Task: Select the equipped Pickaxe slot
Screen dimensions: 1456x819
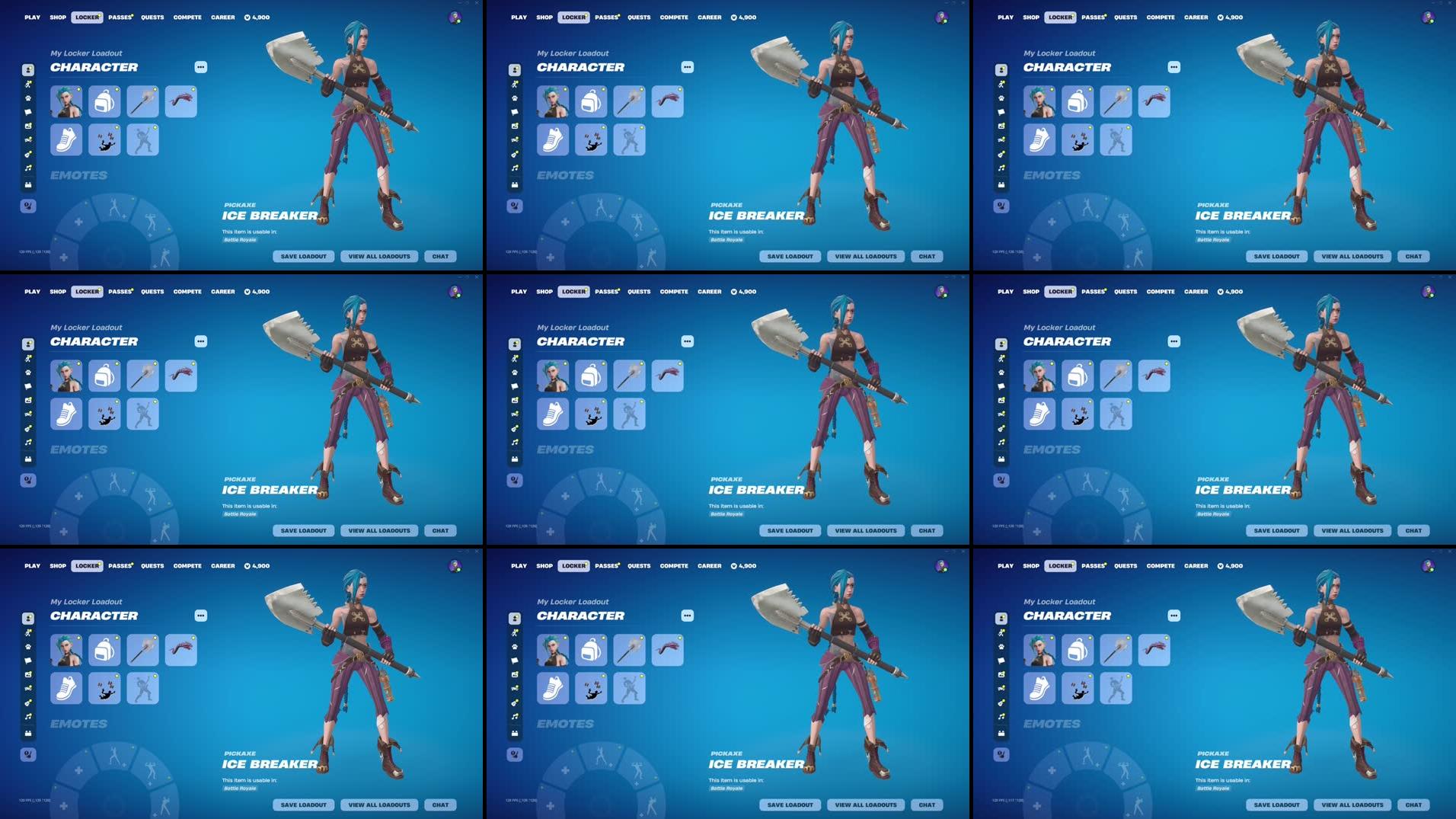Action: [x=142, y=101]
